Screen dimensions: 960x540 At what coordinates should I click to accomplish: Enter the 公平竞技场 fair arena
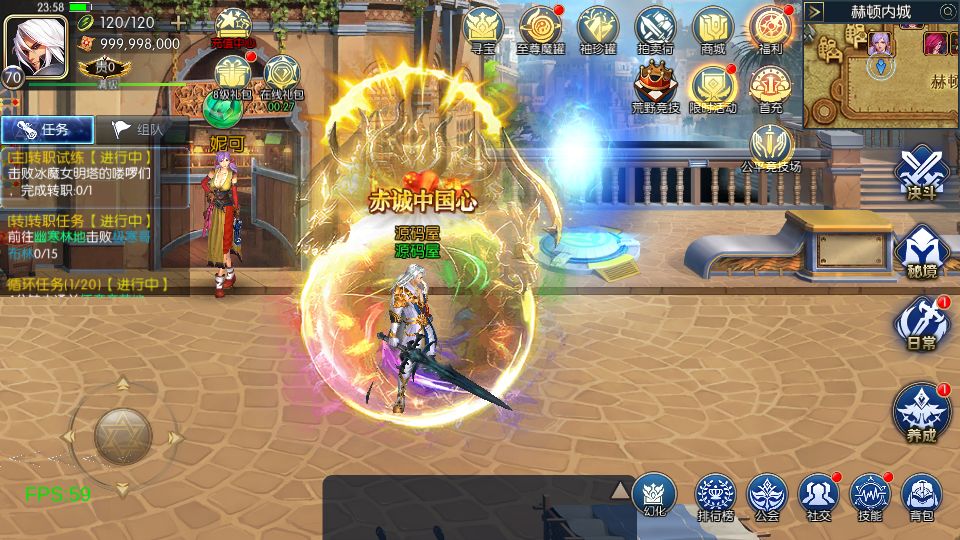771,146
